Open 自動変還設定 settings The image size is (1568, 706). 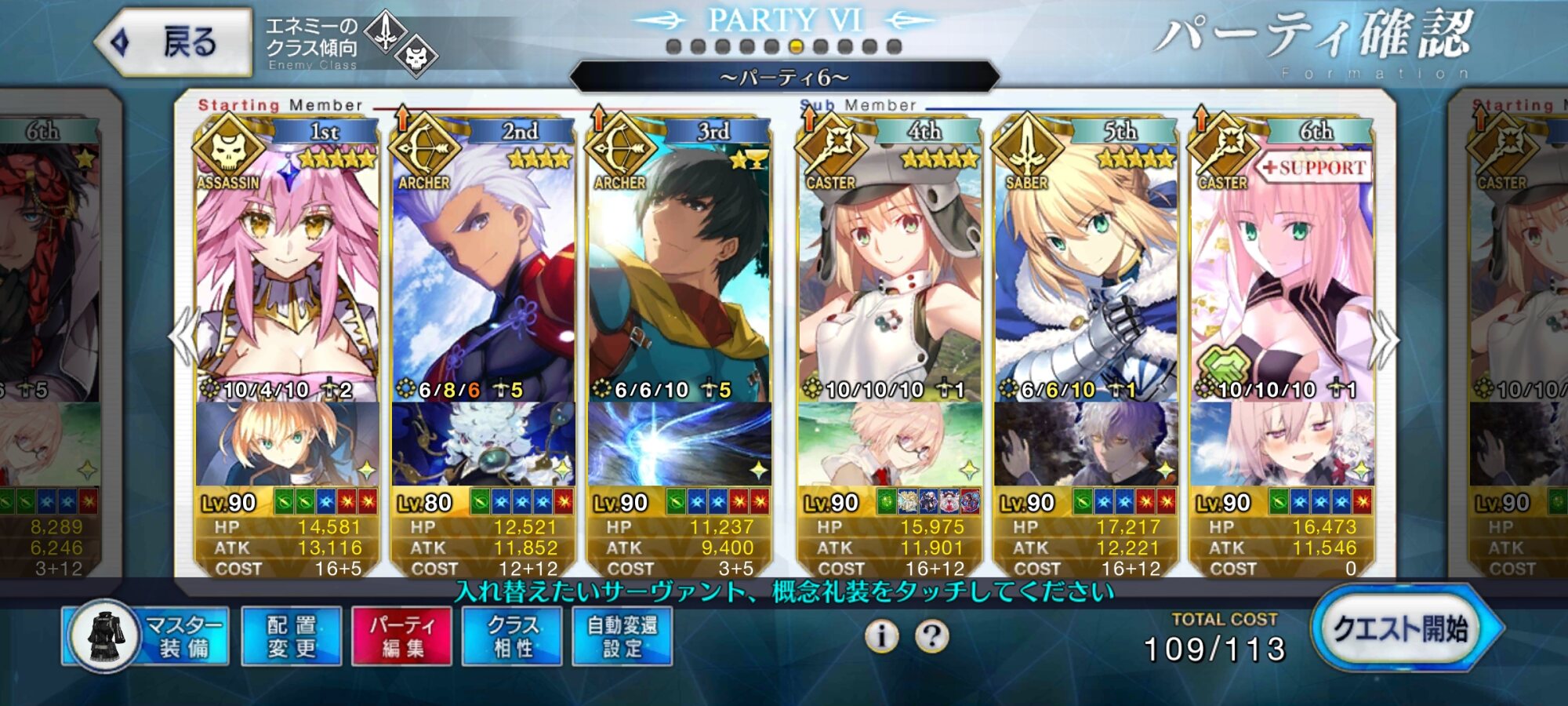(622, 636)
